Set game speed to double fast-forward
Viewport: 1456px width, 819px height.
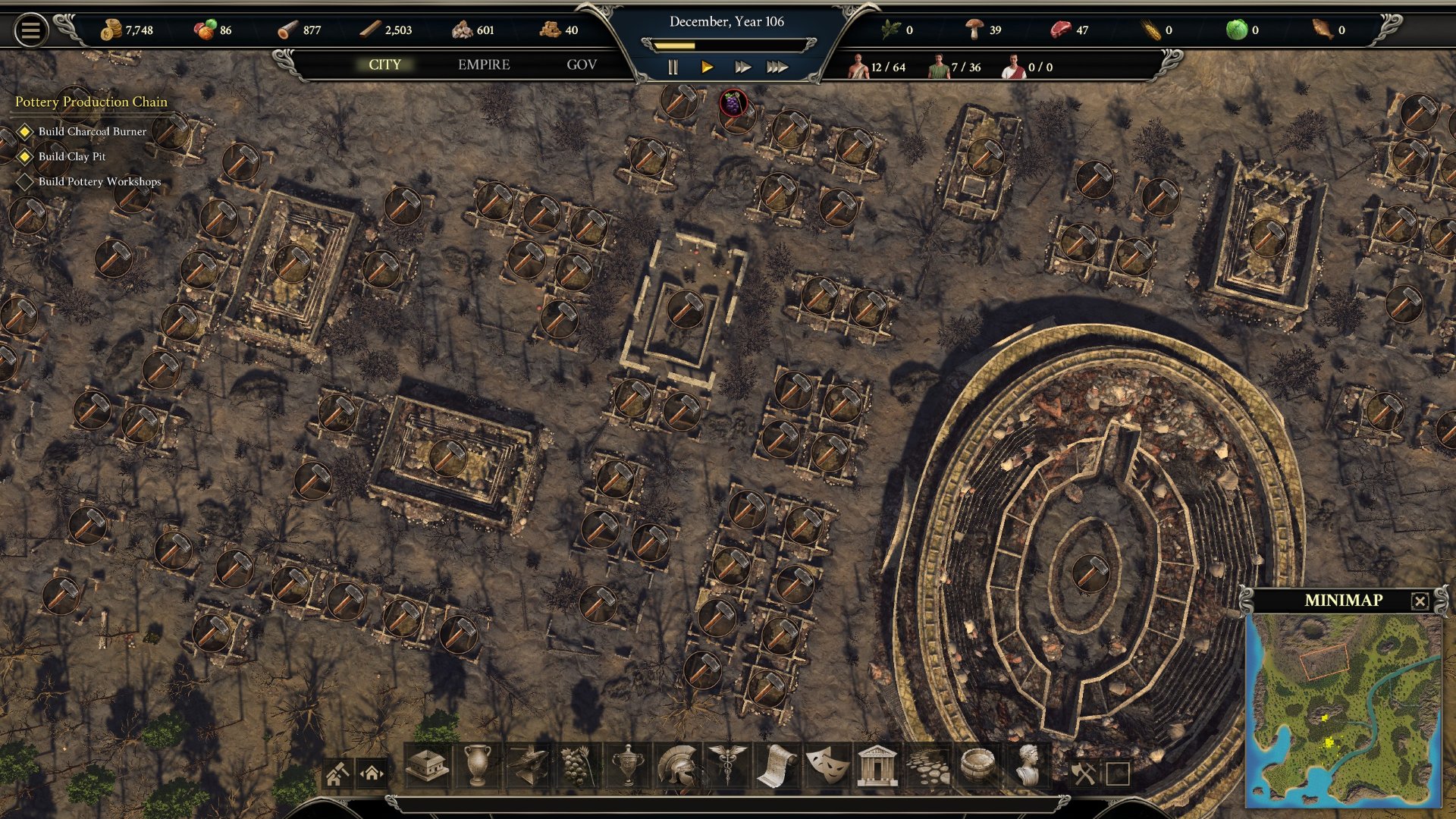pyautogui.click(x=742, y=67)
